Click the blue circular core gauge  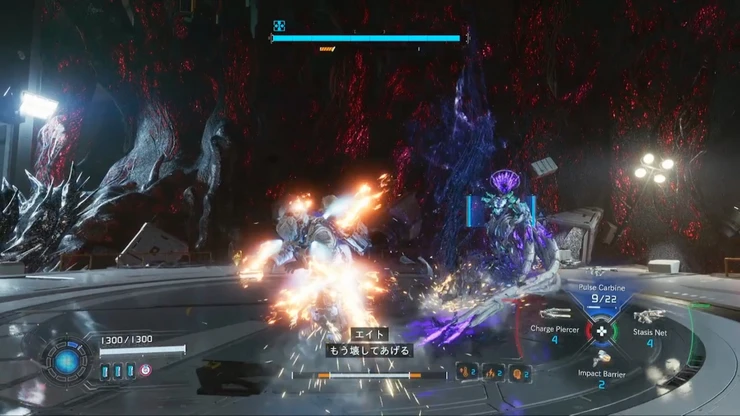tap(68, 360)
